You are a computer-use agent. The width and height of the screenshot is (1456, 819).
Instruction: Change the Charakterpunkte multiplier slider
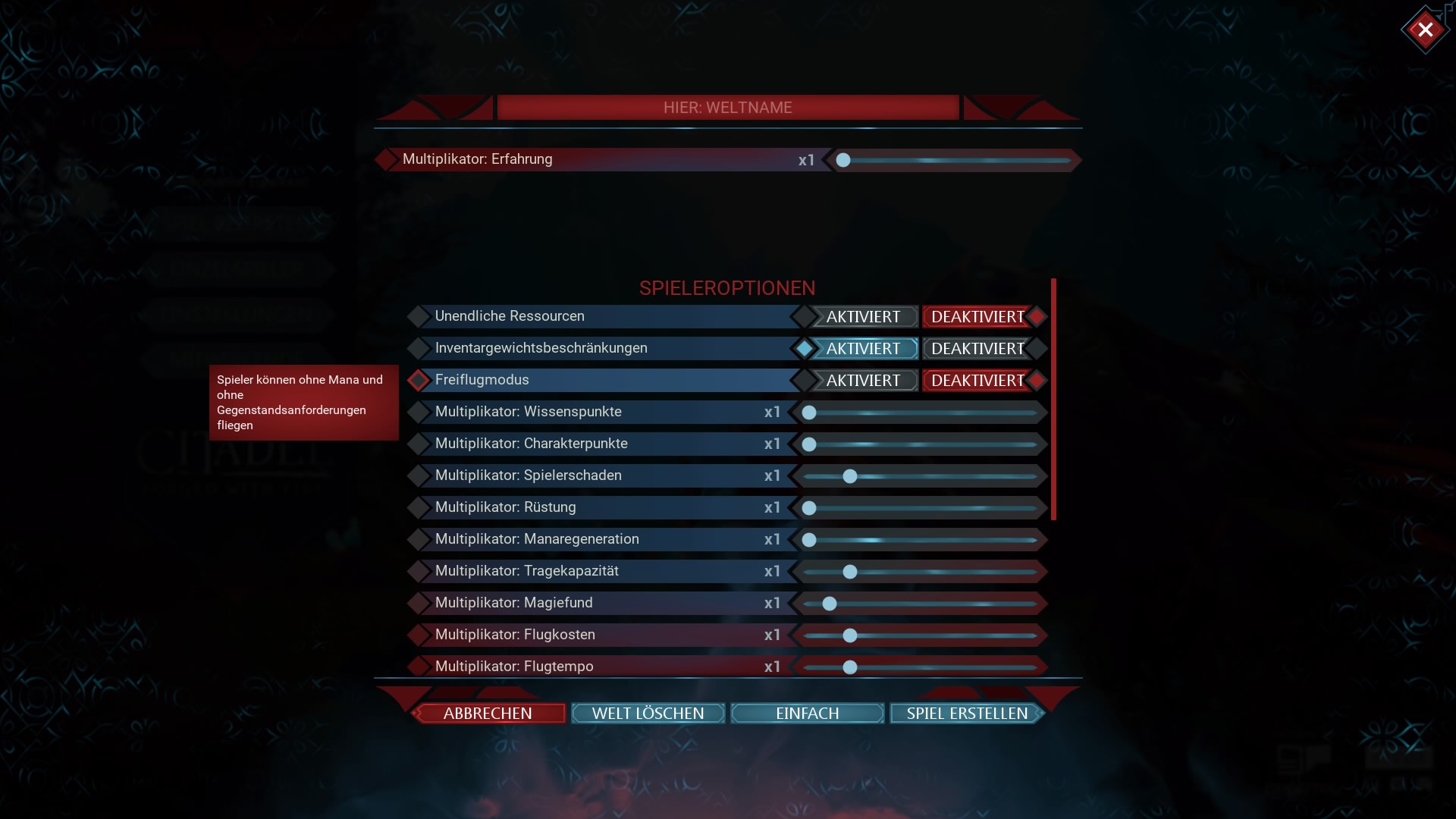point(809,444)
